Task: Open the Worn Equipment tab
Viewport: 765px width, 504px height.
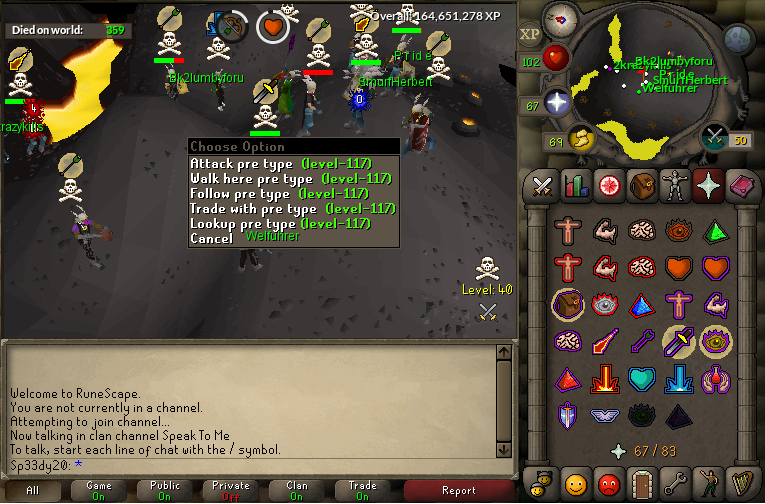Action: point(676,185)
